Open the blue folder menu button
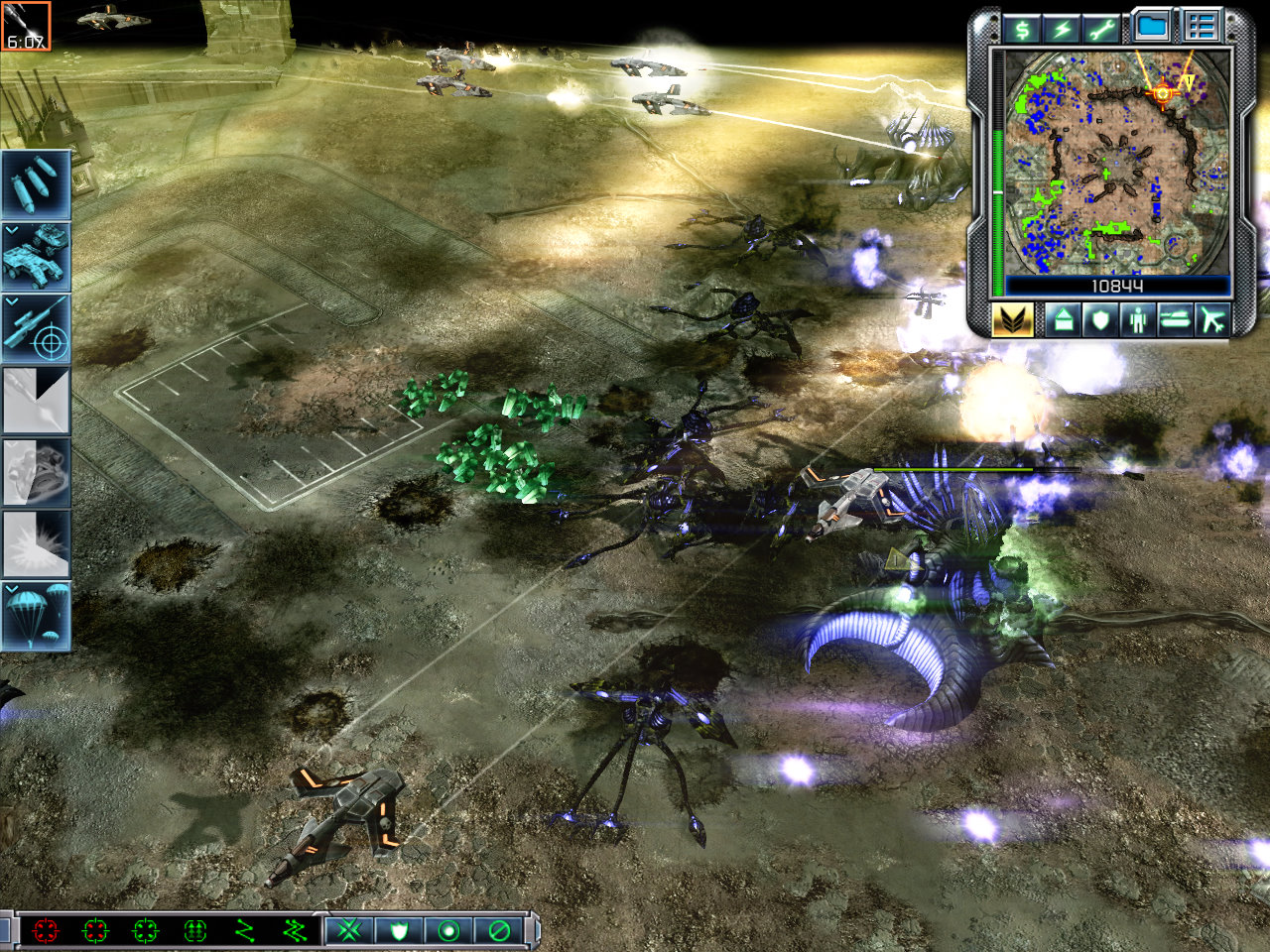This screenshot has height=952, width=1270. [1152, 27]
